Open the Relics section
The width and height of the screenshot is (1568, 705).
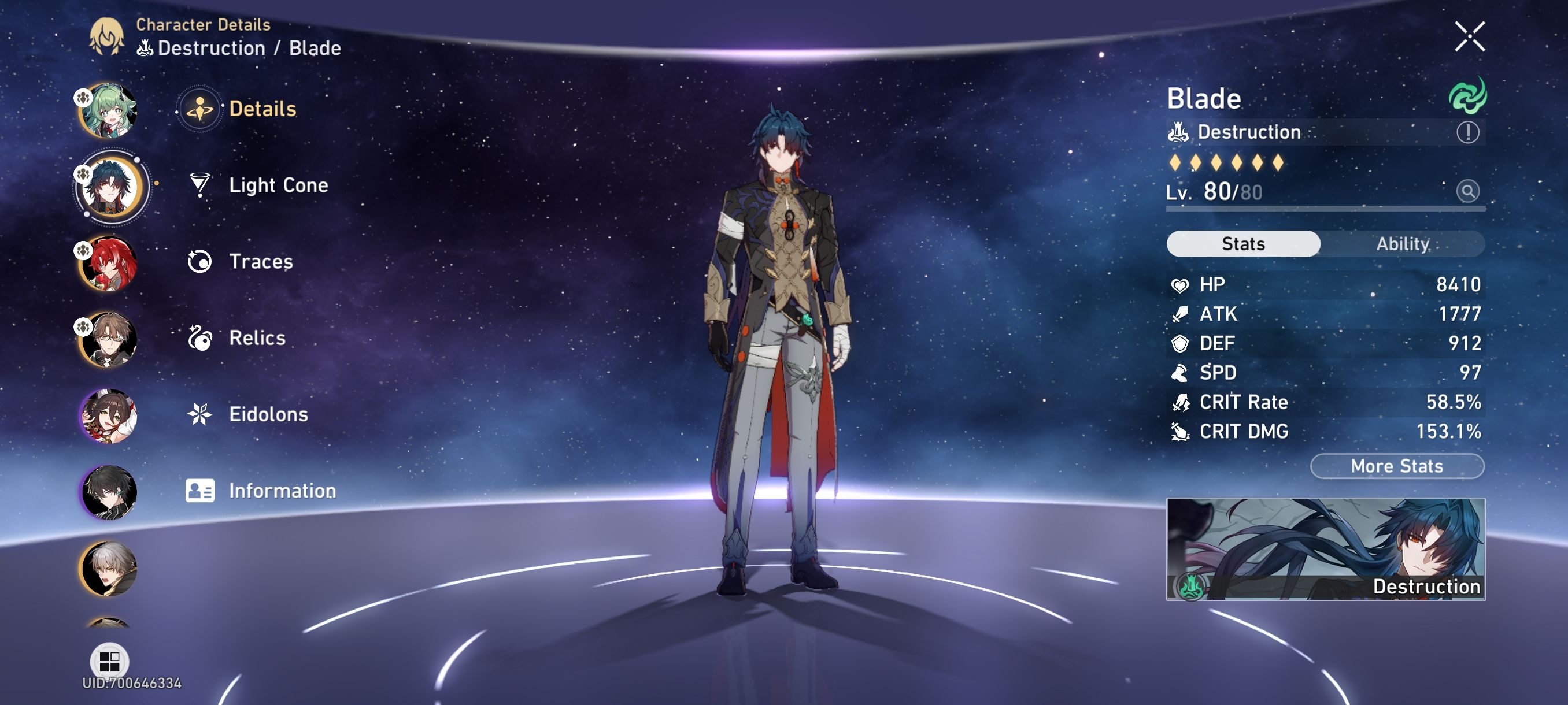(x=257, y=338)
